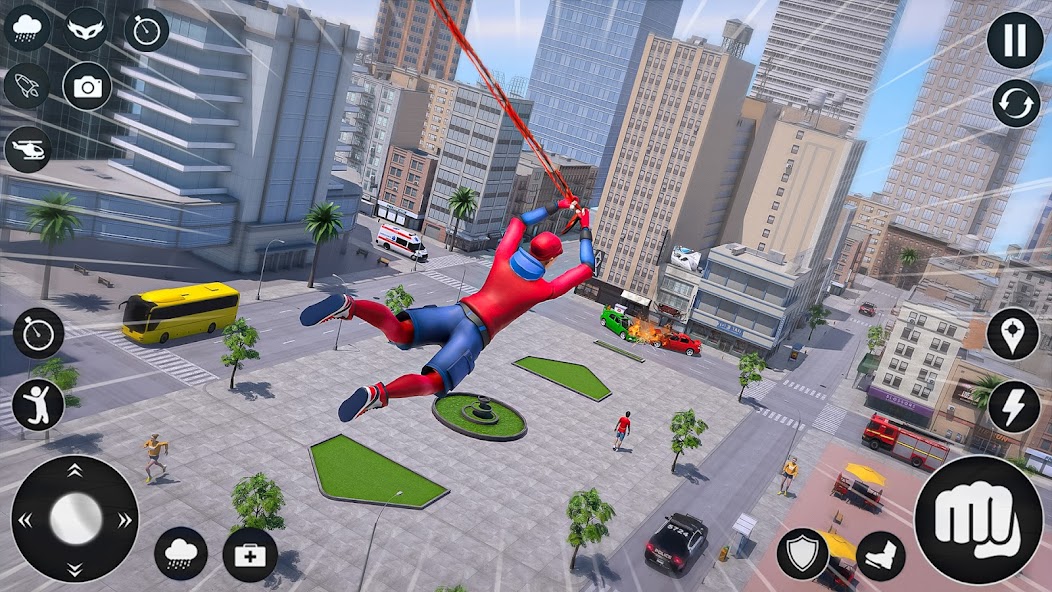Open the location pin map marker

1013,334
